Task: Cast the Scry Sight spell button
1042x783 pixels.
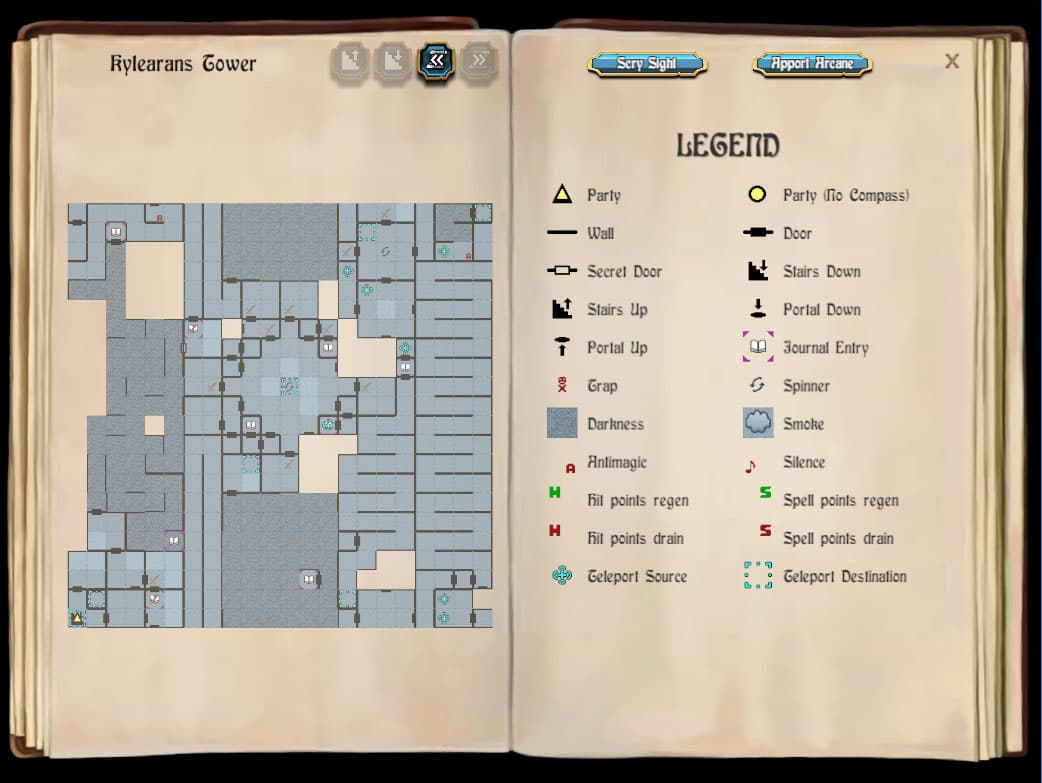Action: pos(647,64)
